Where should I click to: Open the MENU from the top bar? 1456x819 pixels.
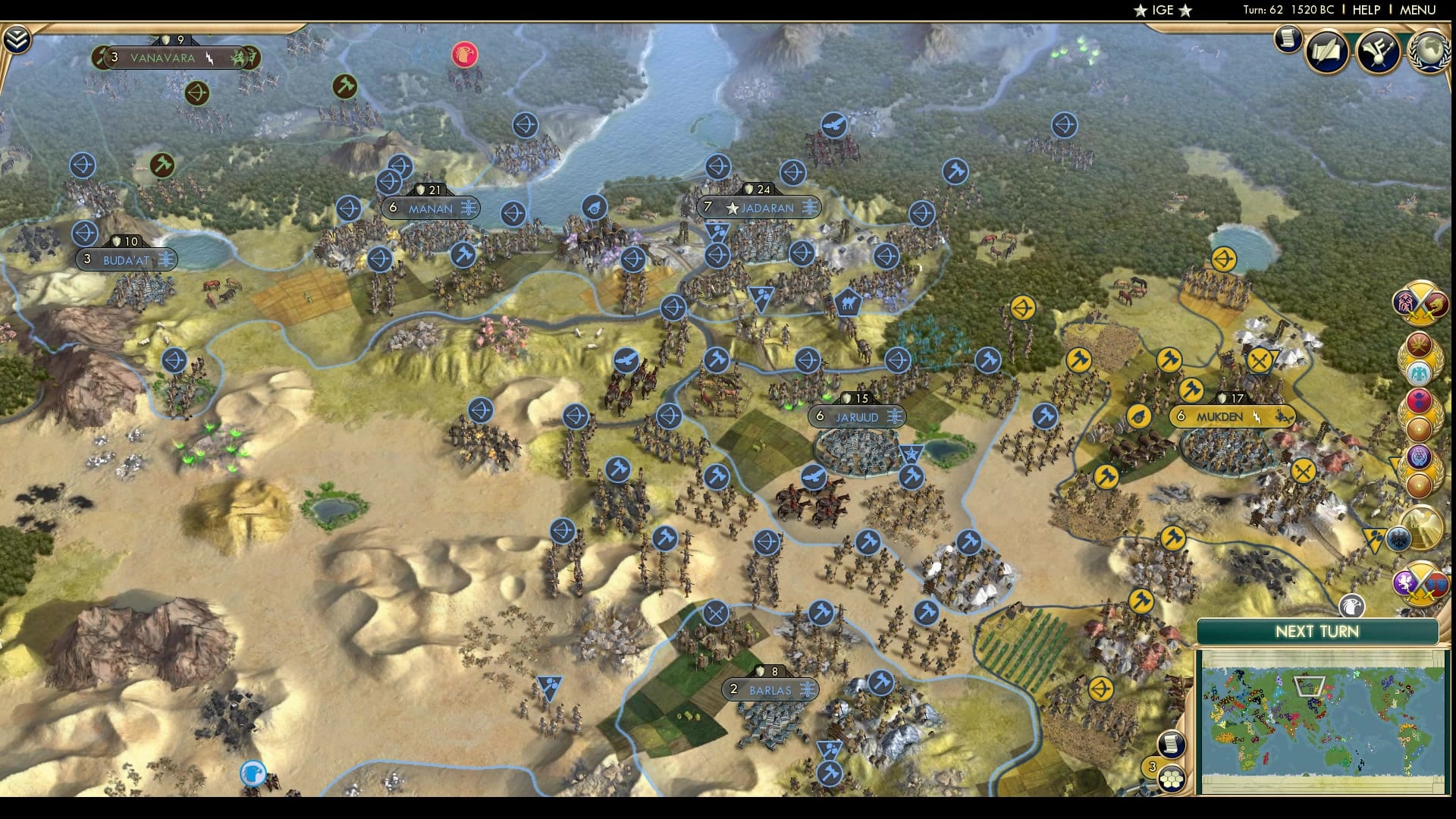point(1417,10)
